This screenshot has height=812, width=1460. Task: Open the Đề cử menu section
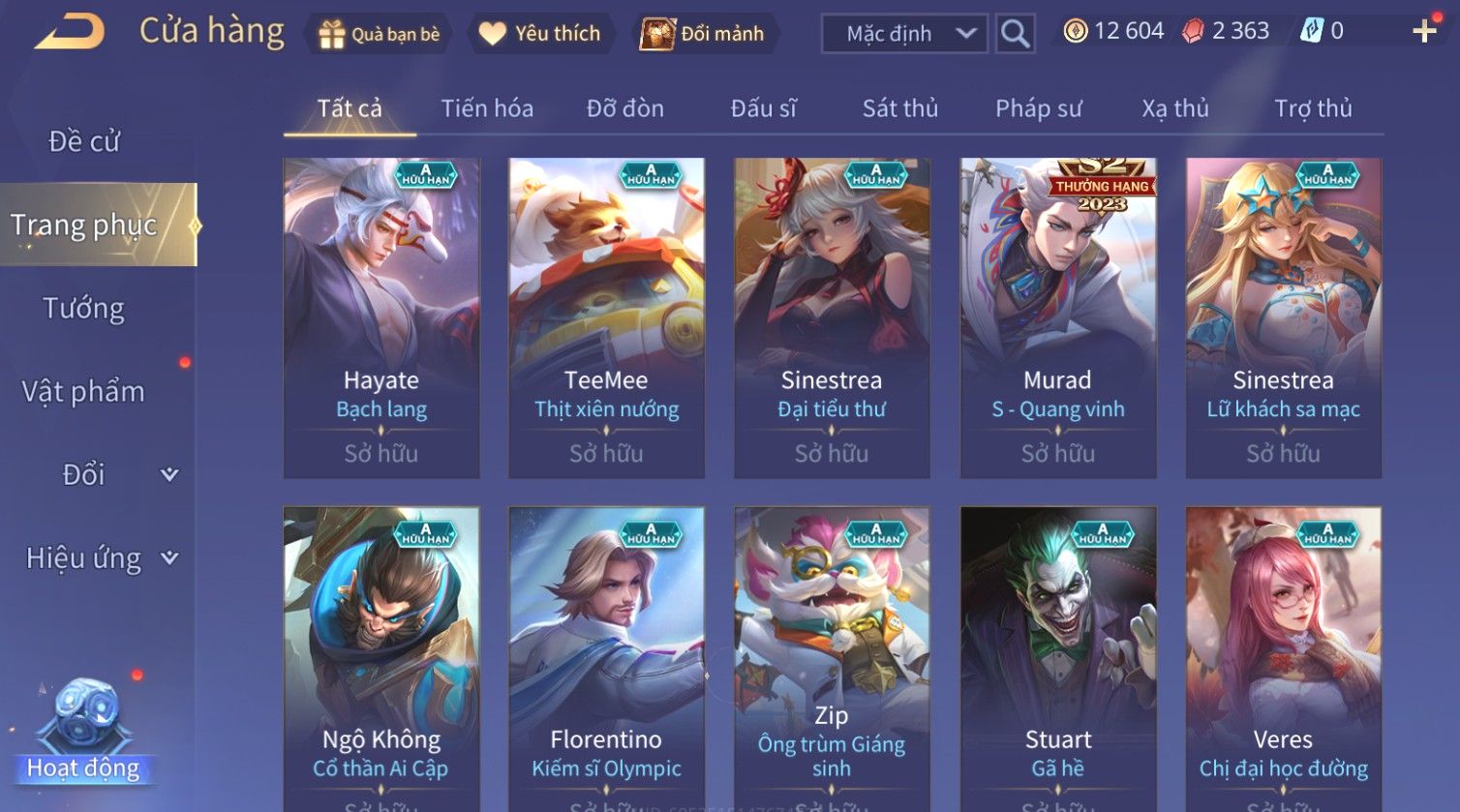pyautogui.click(x=84, y=141)
